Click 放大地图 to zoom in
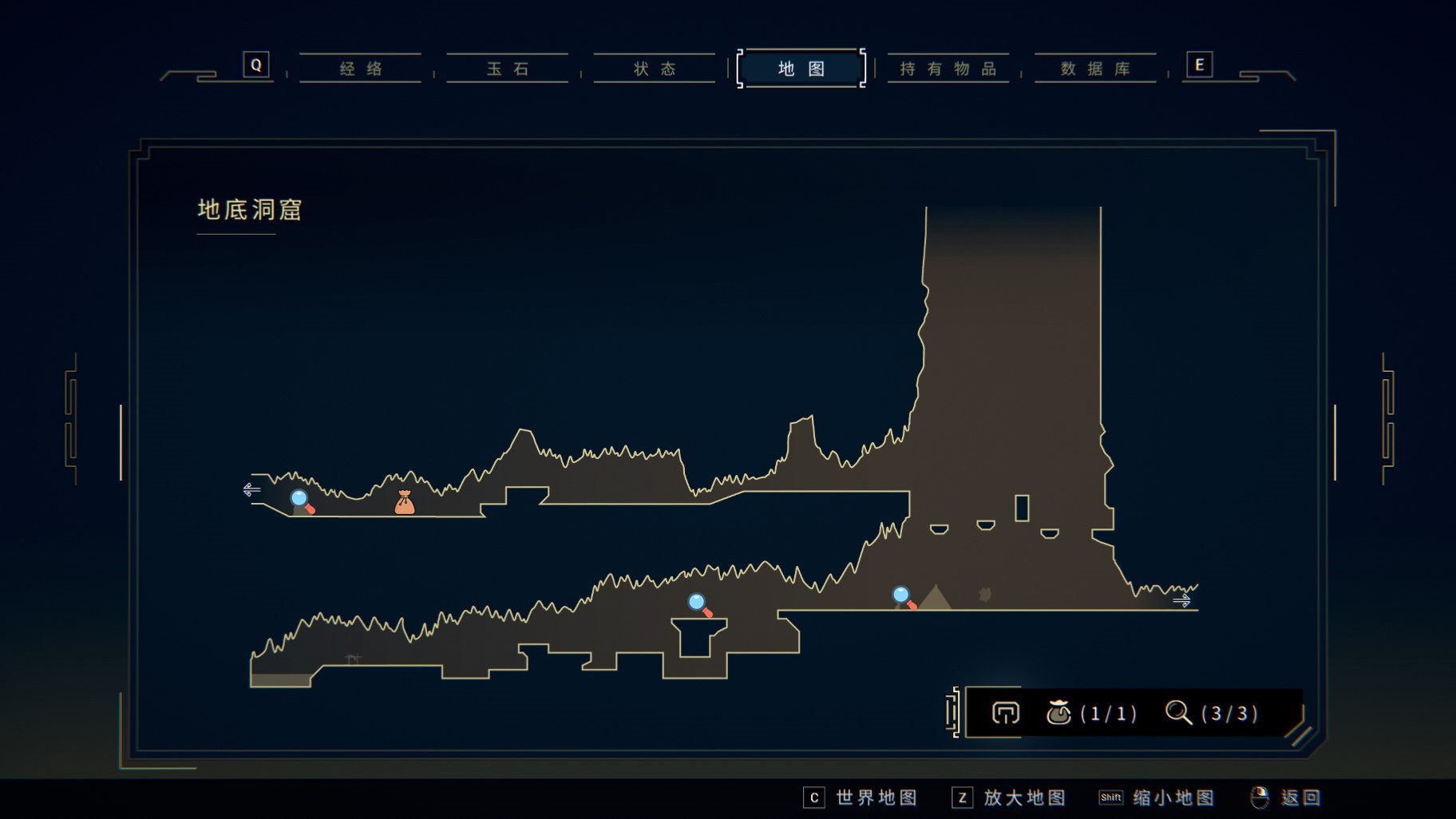1456x819 pixels. click(1009, 797)
